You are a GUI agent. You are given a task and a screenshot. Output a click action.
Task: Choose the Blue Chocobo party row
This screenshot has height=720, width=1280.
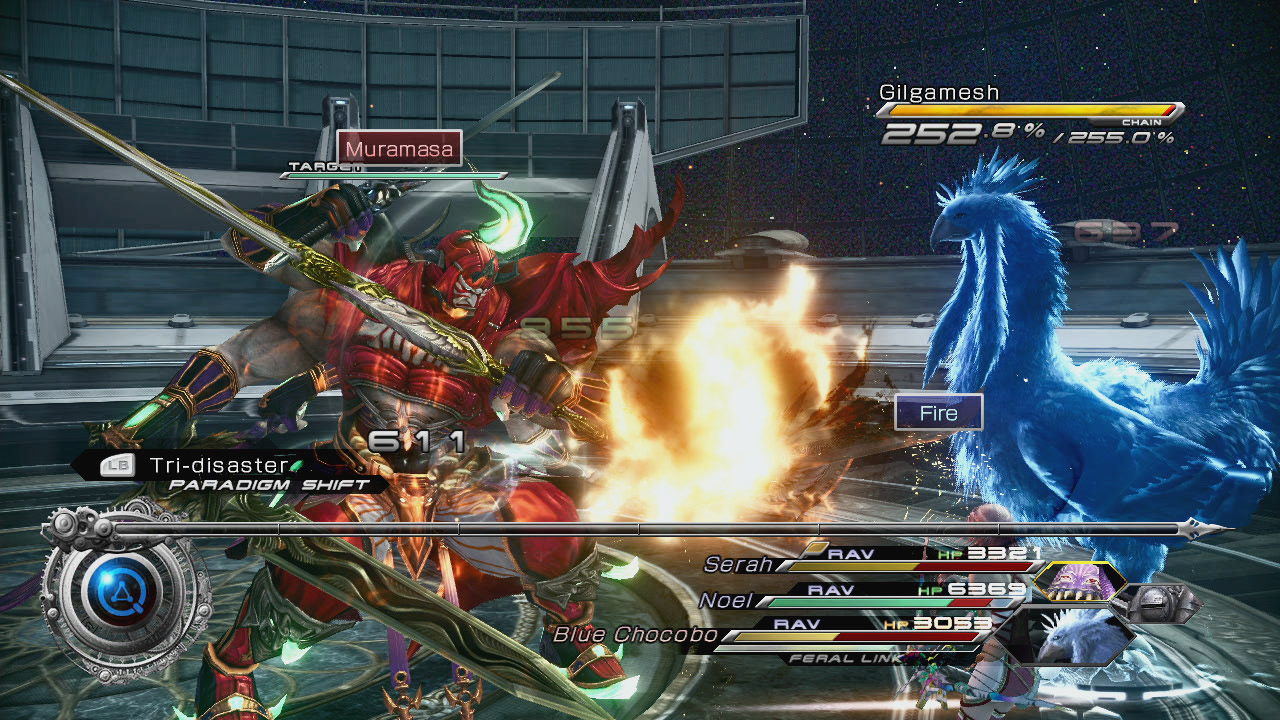point(770,633)
